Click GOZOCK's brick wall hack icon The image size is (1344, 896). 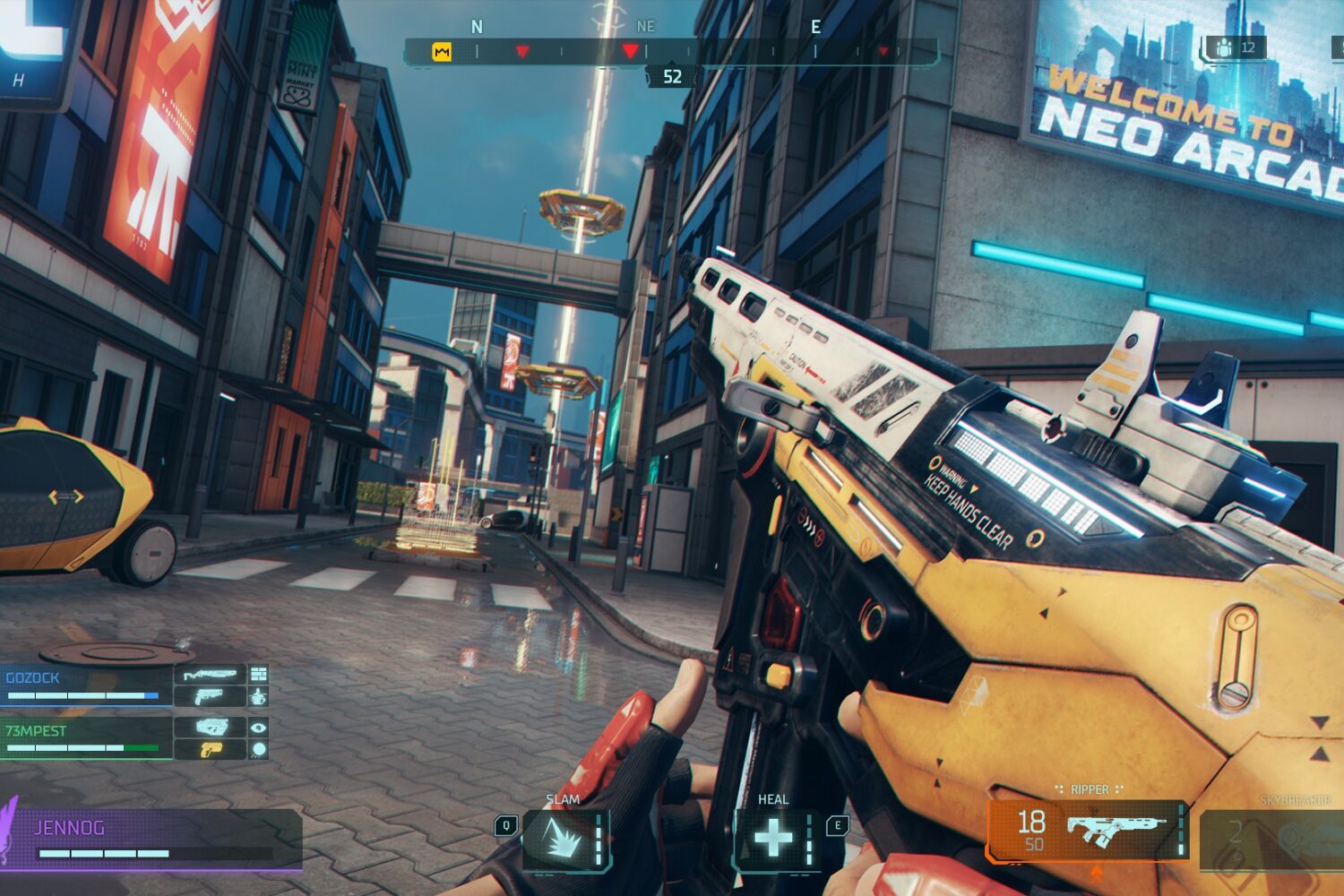point(259,675)
